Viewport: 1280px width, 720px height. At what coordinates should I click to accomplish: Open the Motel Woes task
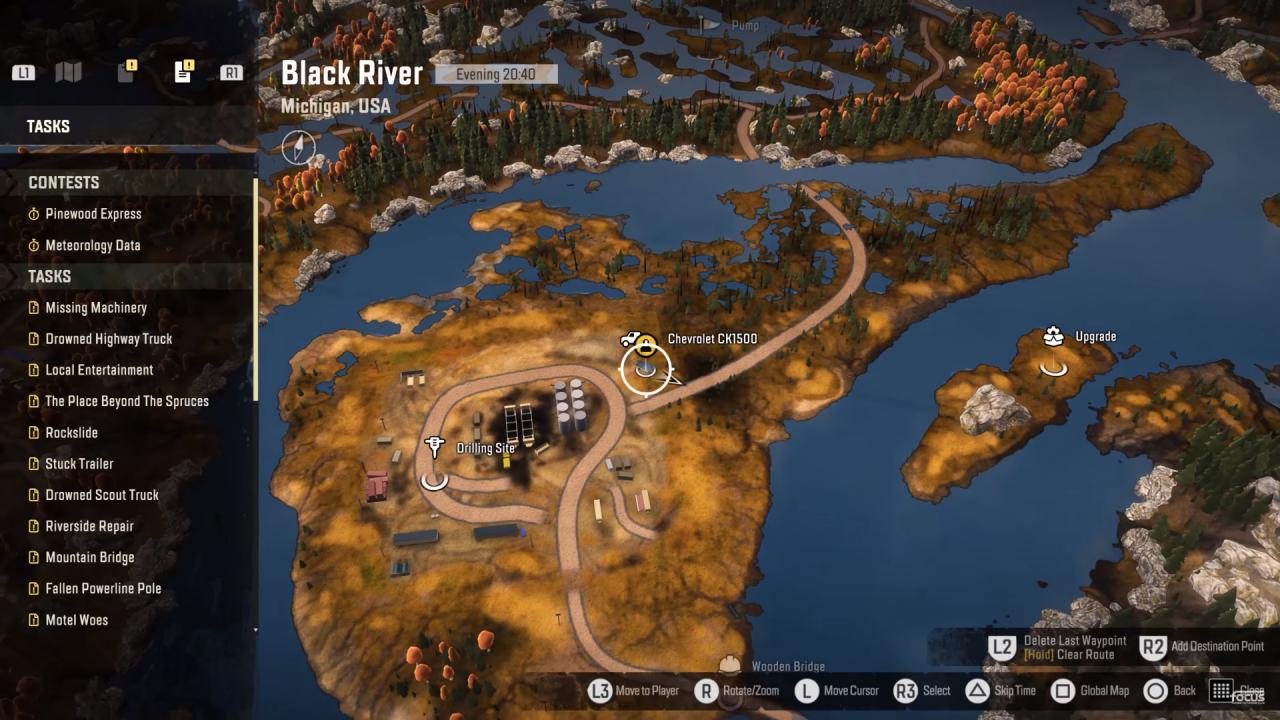76,620
